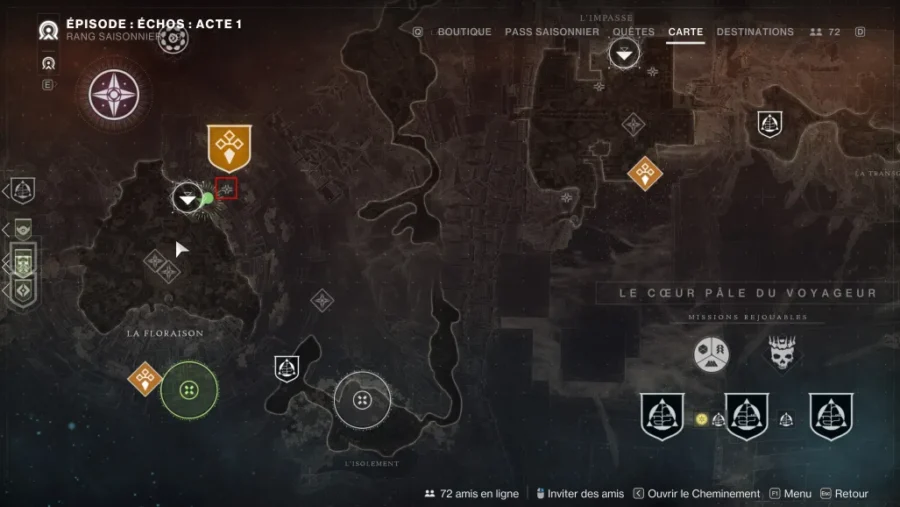Click the small yellow icon between mission shields
The image size is (900, 507).
(x=702, y=419)
